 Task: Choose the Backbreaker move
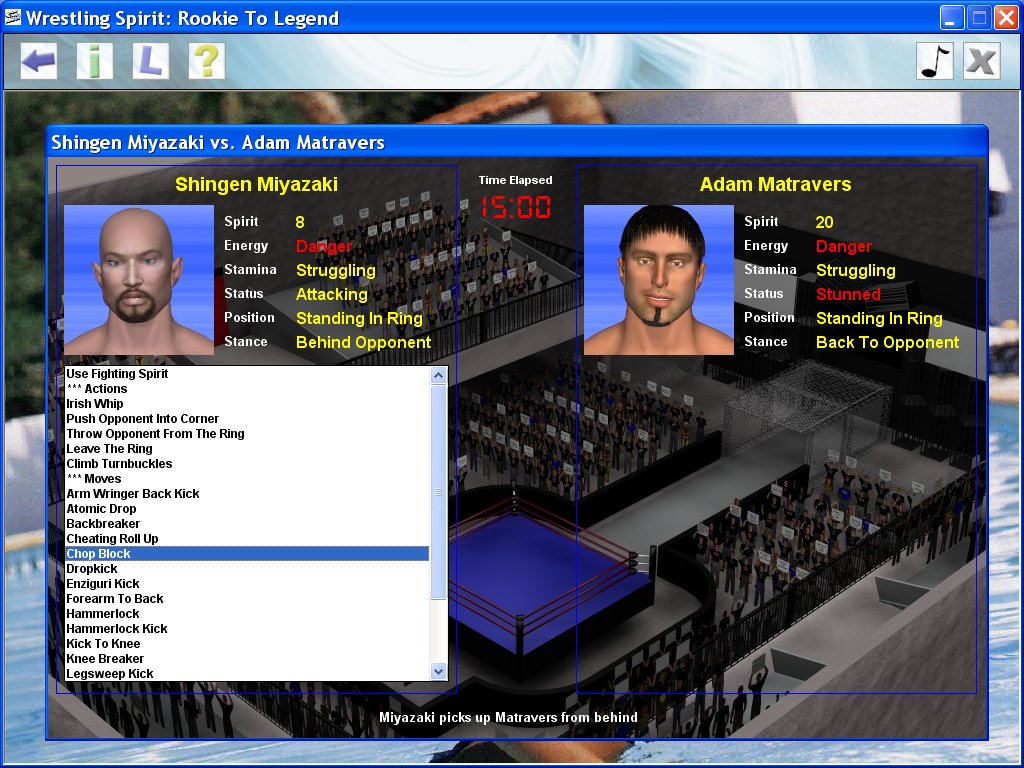click(103, 524)
